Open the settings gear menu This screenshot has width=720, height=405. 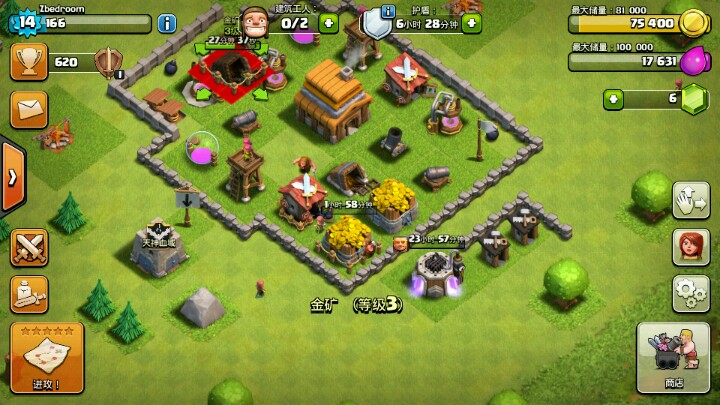click(x=690, y=292)
